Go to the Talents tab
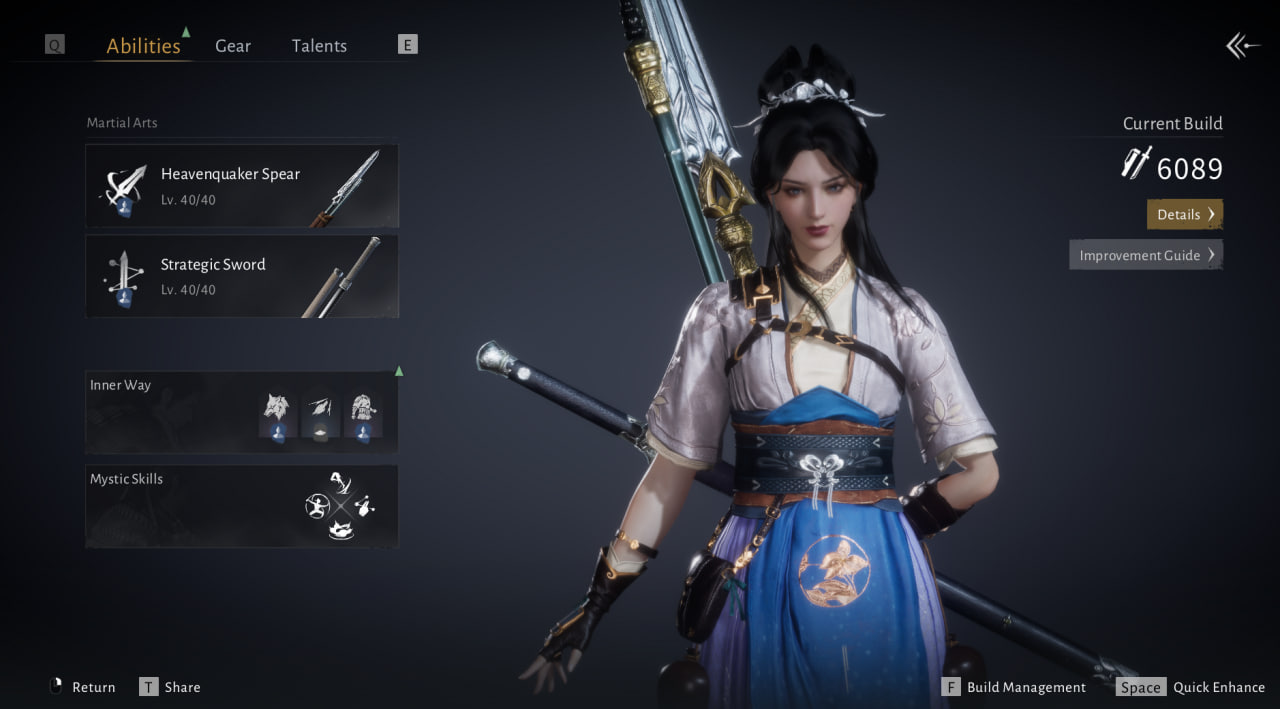Image resolution: width=1280 pixels, height=709 pixels. [x=319, y=46]
